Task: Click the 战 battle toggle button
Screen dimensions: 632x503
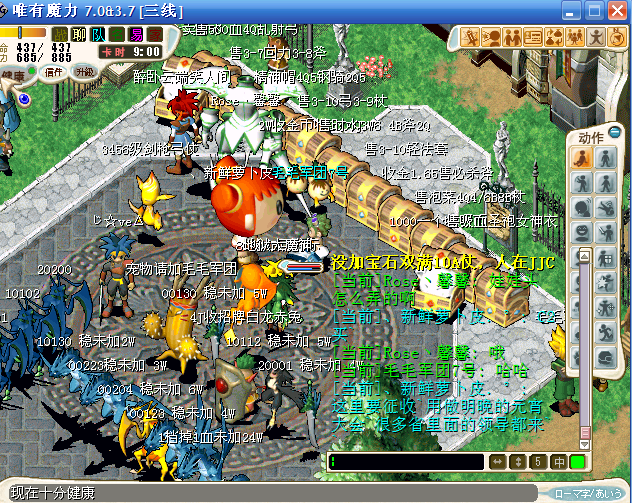Action: (x=60, y=33)
